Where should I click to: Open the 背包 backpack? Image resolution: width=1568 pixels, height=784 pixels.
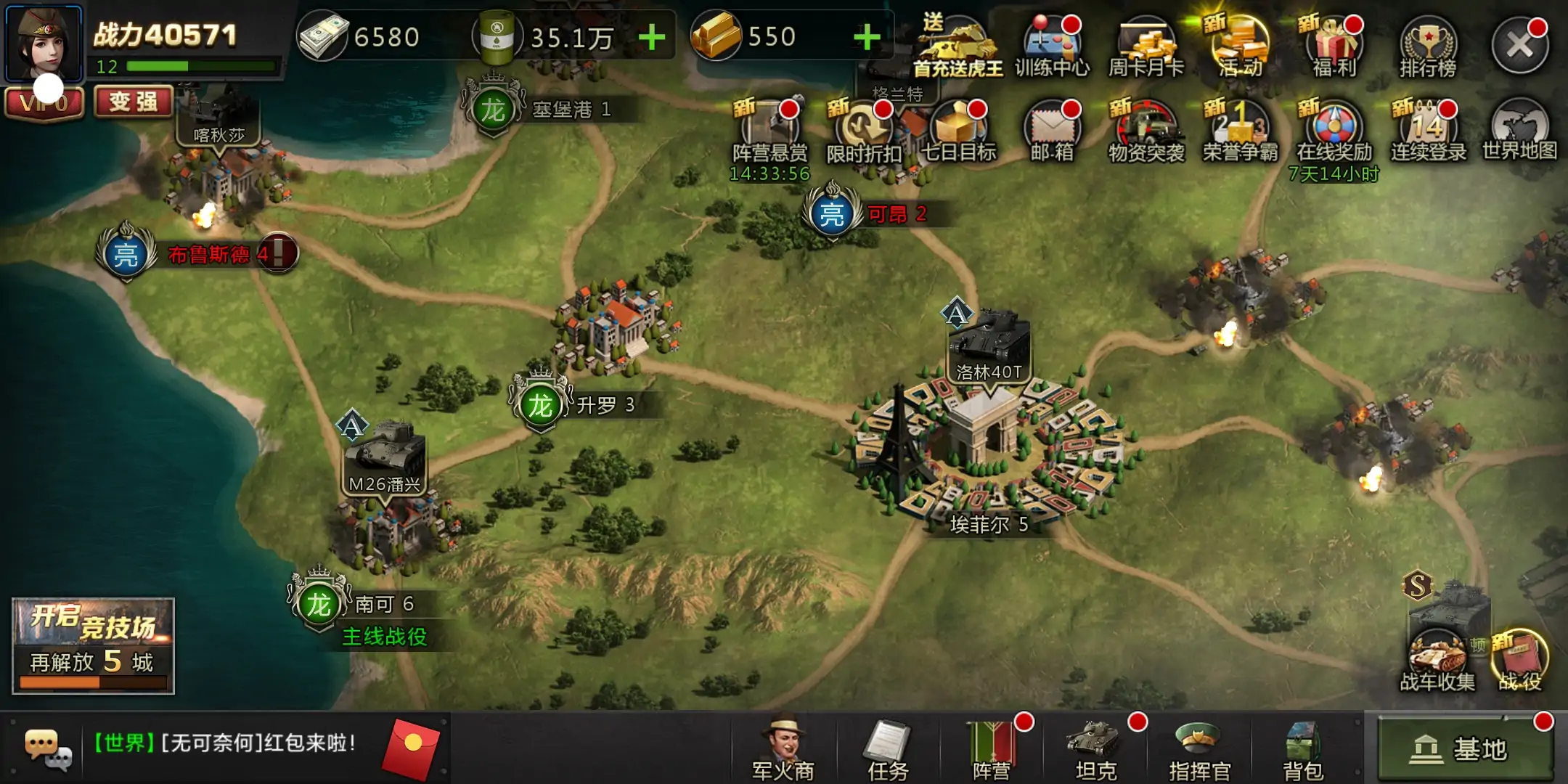[x=1303, y=749]
